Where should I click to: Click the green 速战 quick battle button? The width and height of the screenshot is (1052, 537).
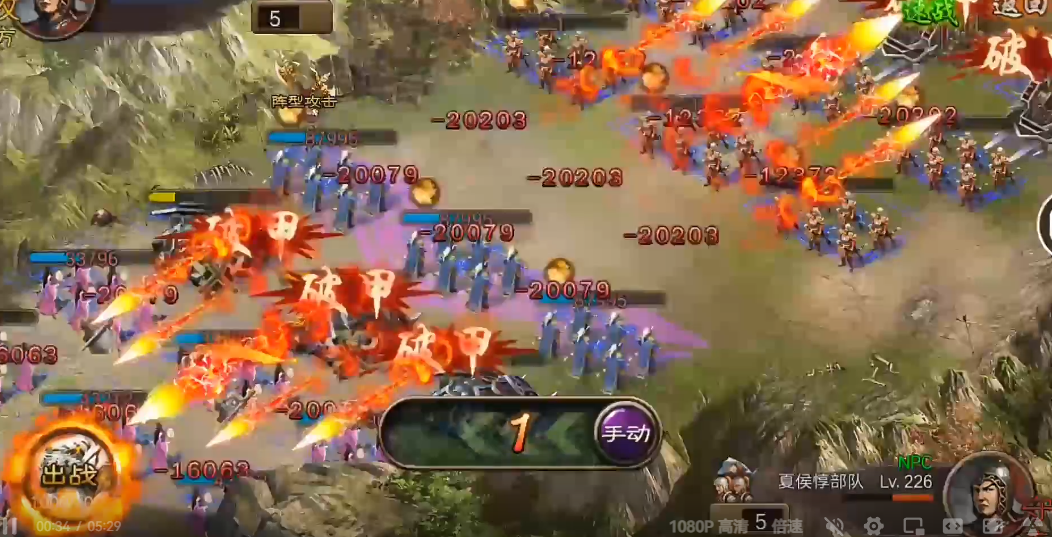[931, 12]
